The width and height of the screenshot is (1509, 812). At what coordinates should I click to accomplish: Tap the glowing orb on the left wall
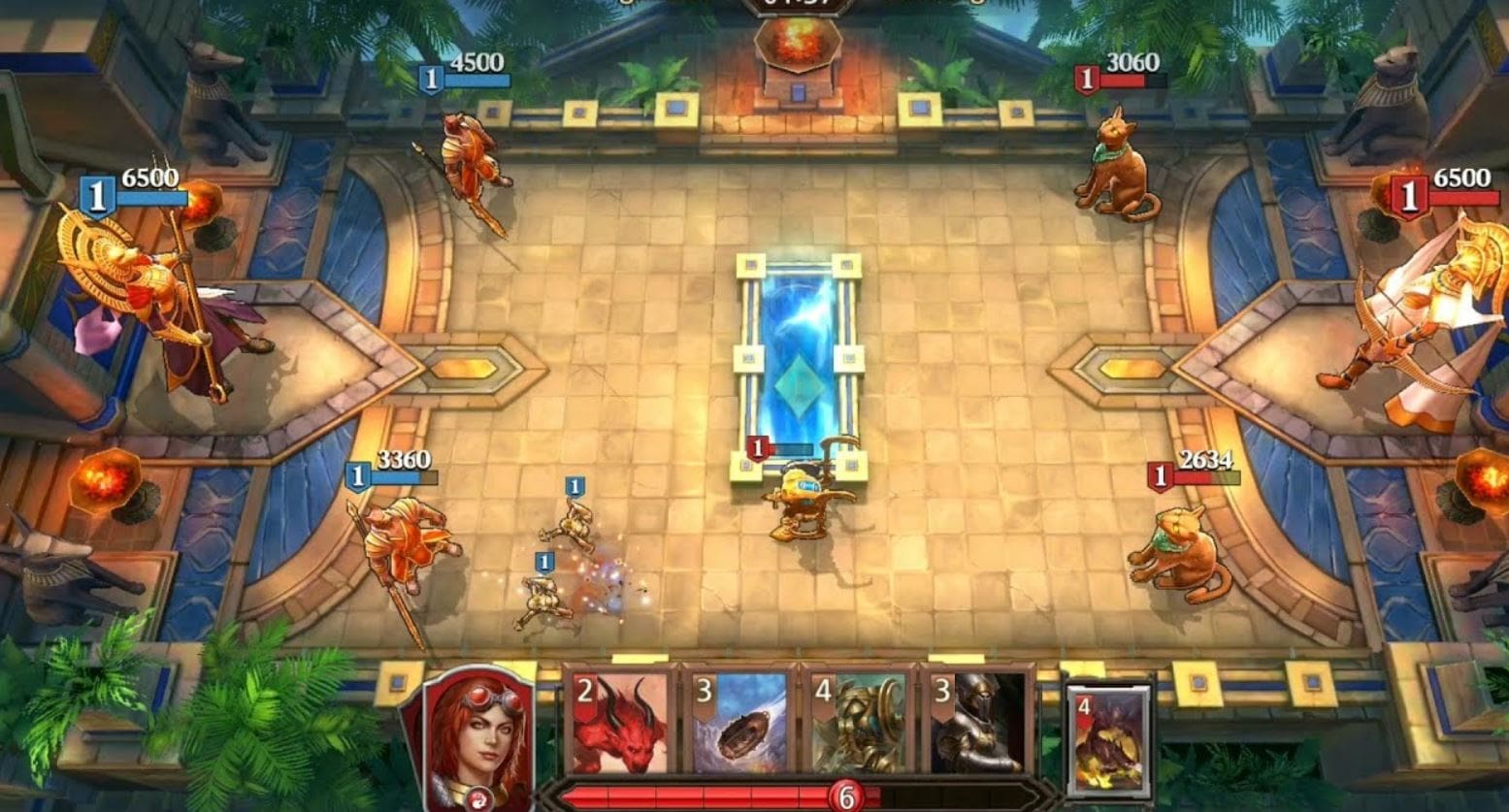tap(102, 478)
